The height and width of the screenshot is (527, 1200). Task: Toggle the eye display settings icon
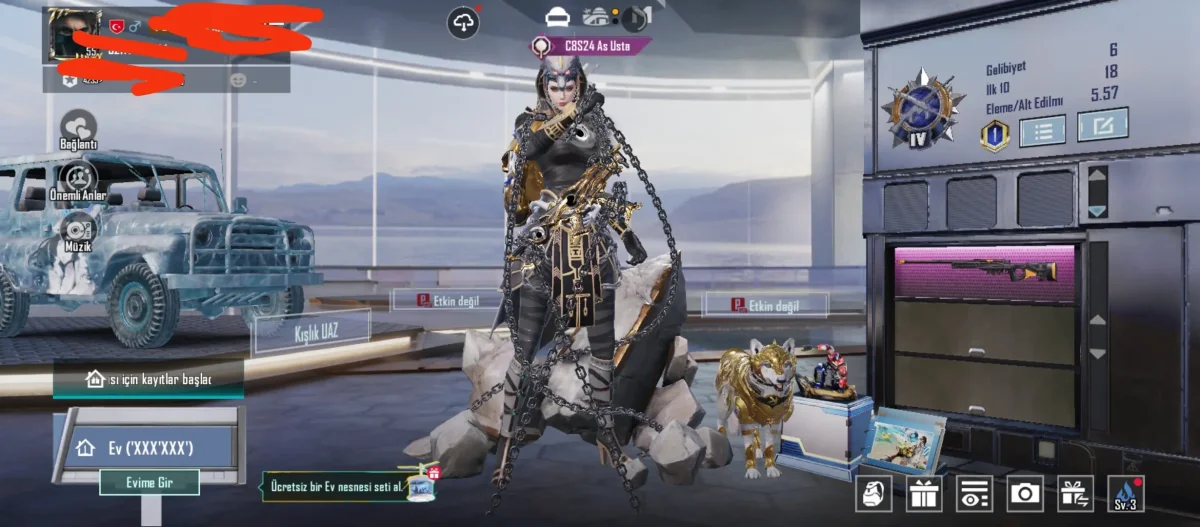(x=974, y=493)
